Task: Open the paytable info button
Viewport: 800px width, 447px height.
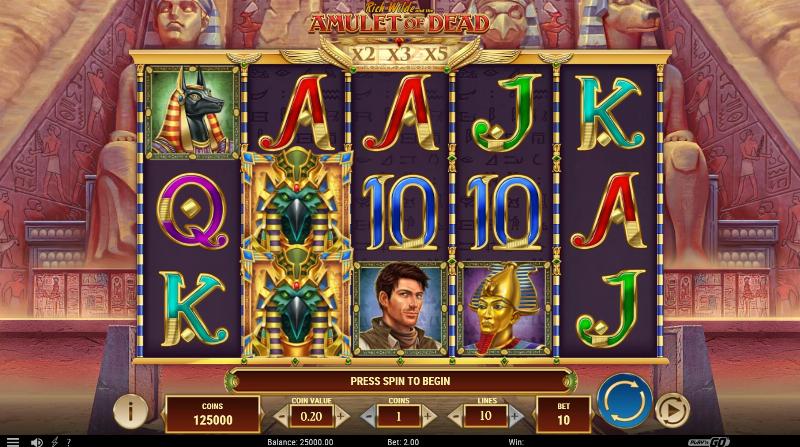Action: click(x=130, y=410)
